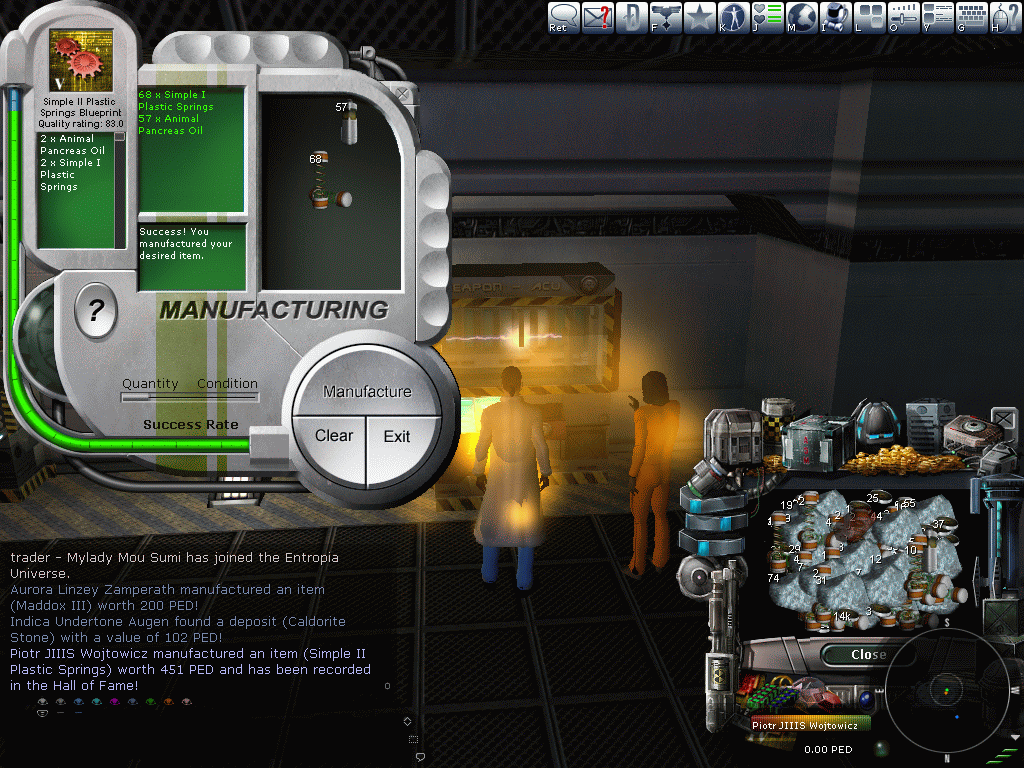The height and width of the screenshot is (768, 1024).
Task: Exit the manufacturing window
Action: pos(397,436)
